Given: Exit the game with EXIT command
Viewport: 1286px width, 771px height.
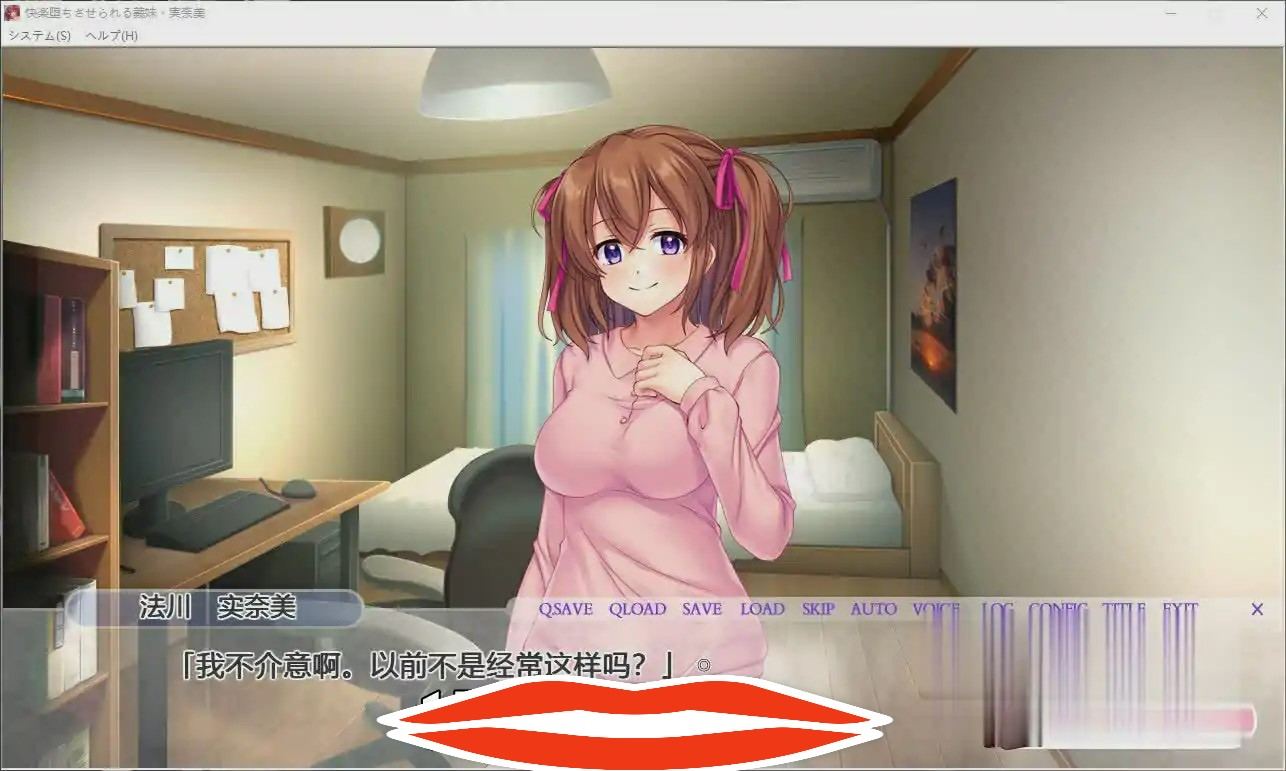Looking at the screenshot, I should (x=1180, y=609).
